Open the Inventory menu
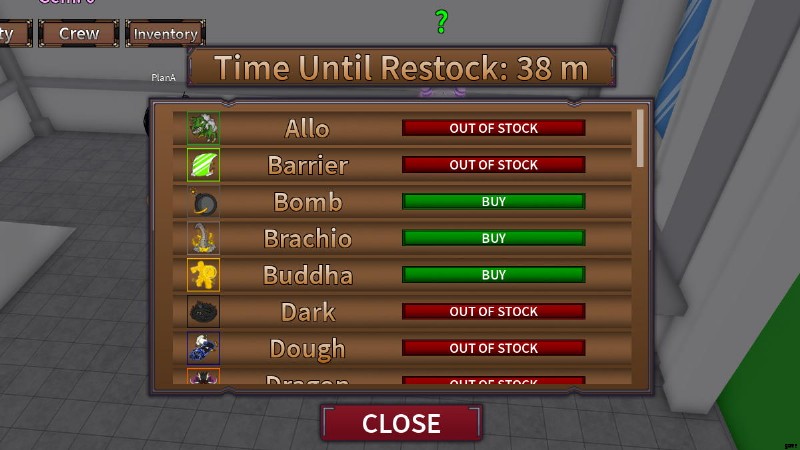Viewport: 800px width, 450px height. tap(165, 33)
